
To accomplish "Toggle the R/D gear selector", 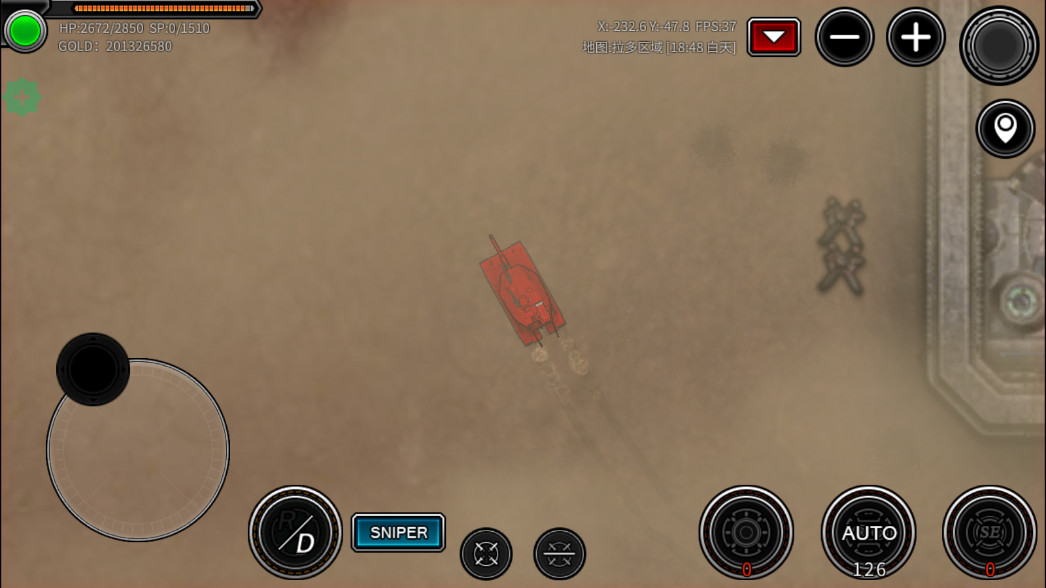I will [x=295, y=533].
